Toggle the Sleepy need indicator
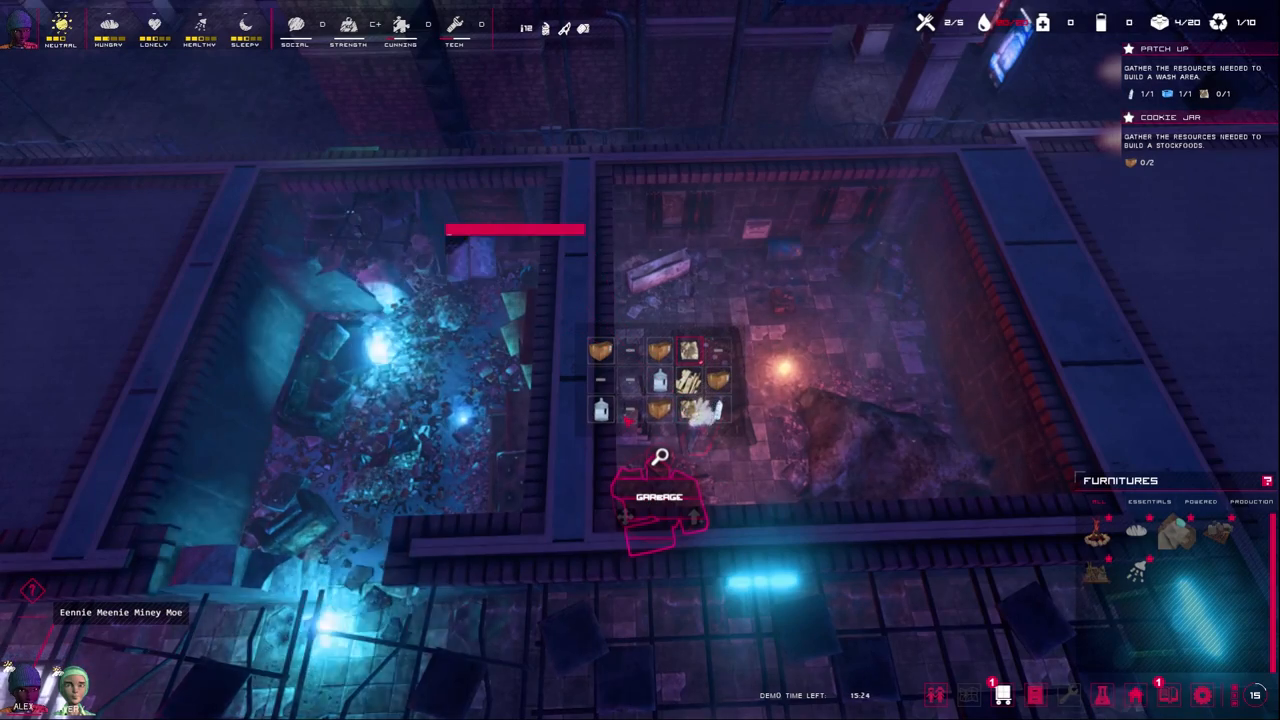1280x720 pixels. point(245,27)
